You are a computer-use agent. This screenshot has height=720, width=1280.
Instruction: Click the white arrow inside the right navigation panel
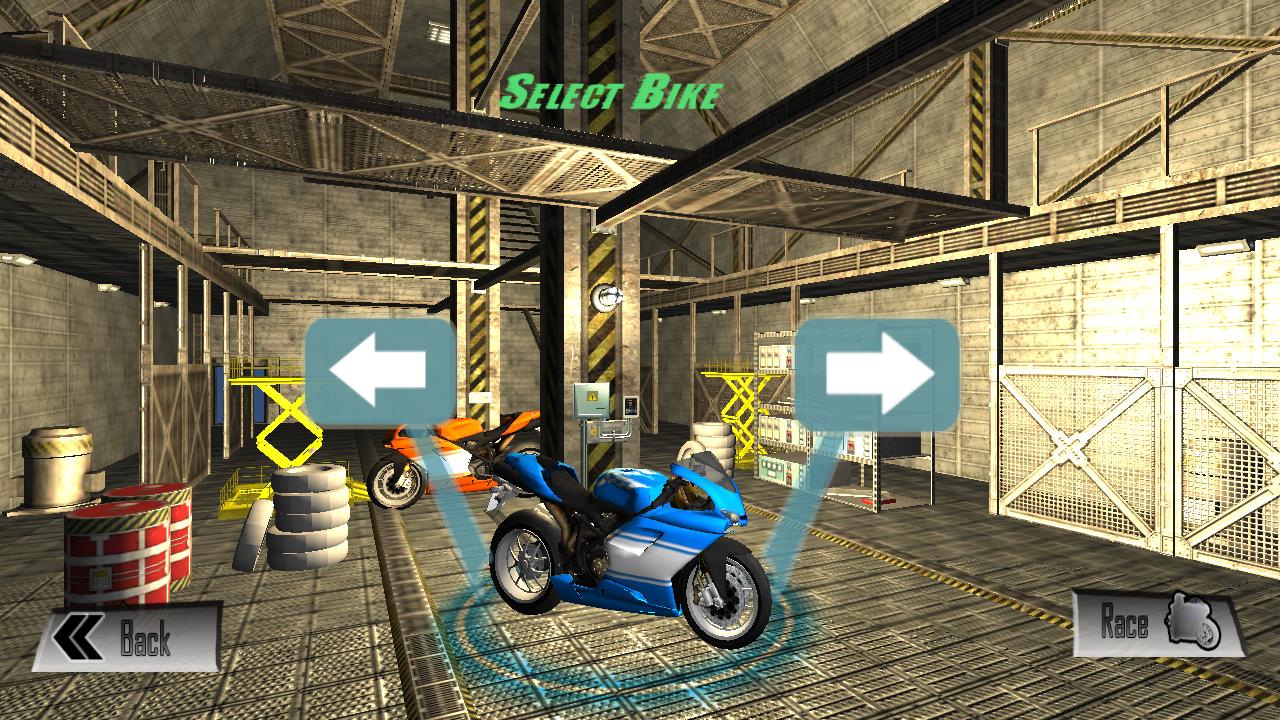point(870,370)
